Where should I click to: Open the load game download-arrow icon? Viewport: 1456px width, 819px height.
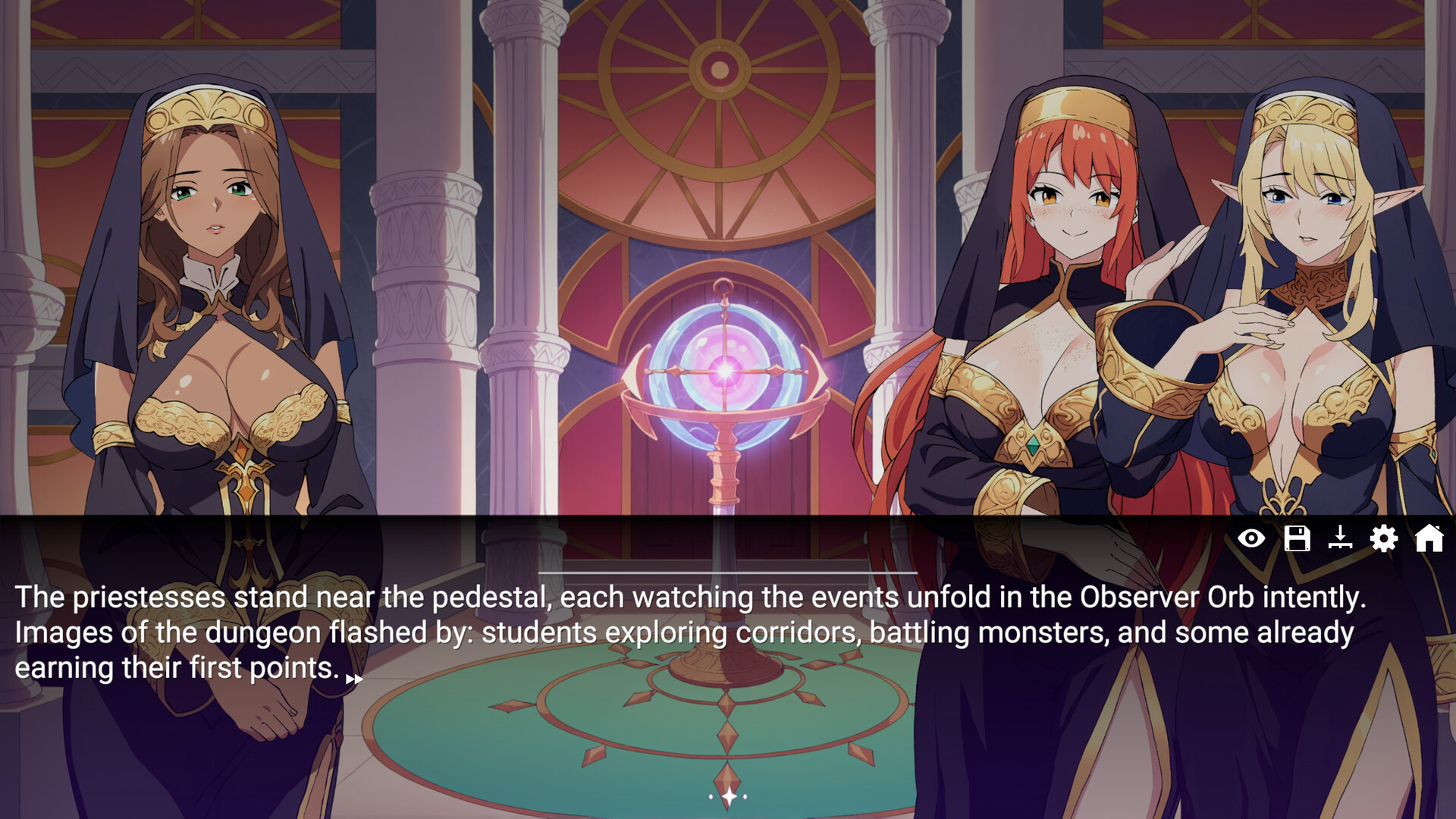point(1340,538)
